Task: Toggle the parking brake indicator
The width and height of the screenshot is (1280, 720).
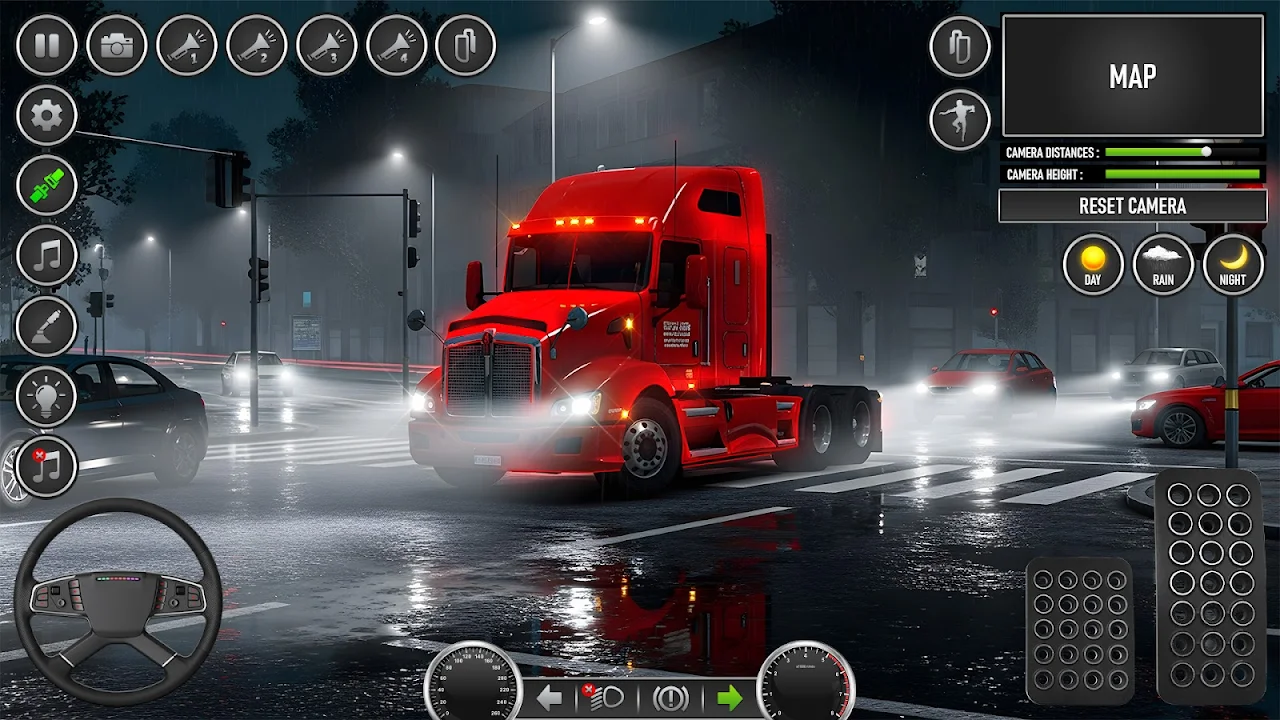Action: [670, 697]
